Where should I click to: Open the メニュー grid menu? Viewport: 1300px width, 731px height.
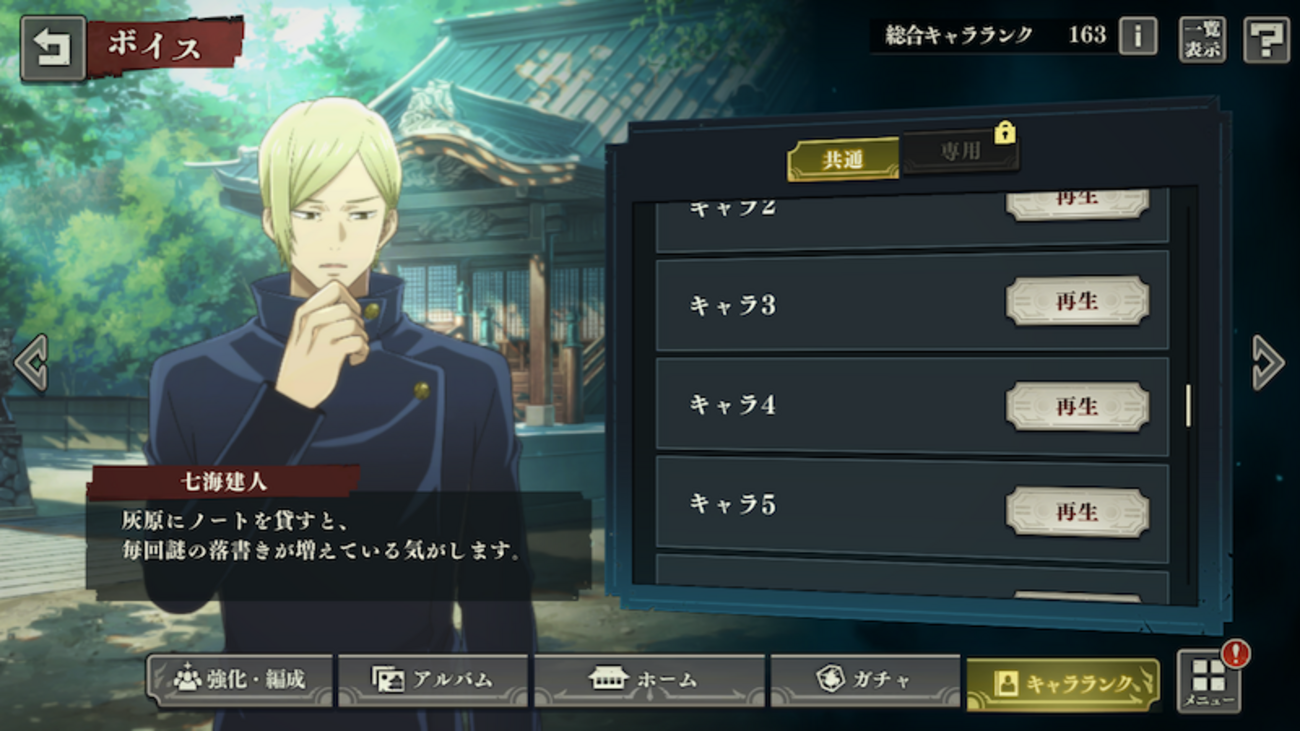pyautogui.click(x=1208, y=681)
